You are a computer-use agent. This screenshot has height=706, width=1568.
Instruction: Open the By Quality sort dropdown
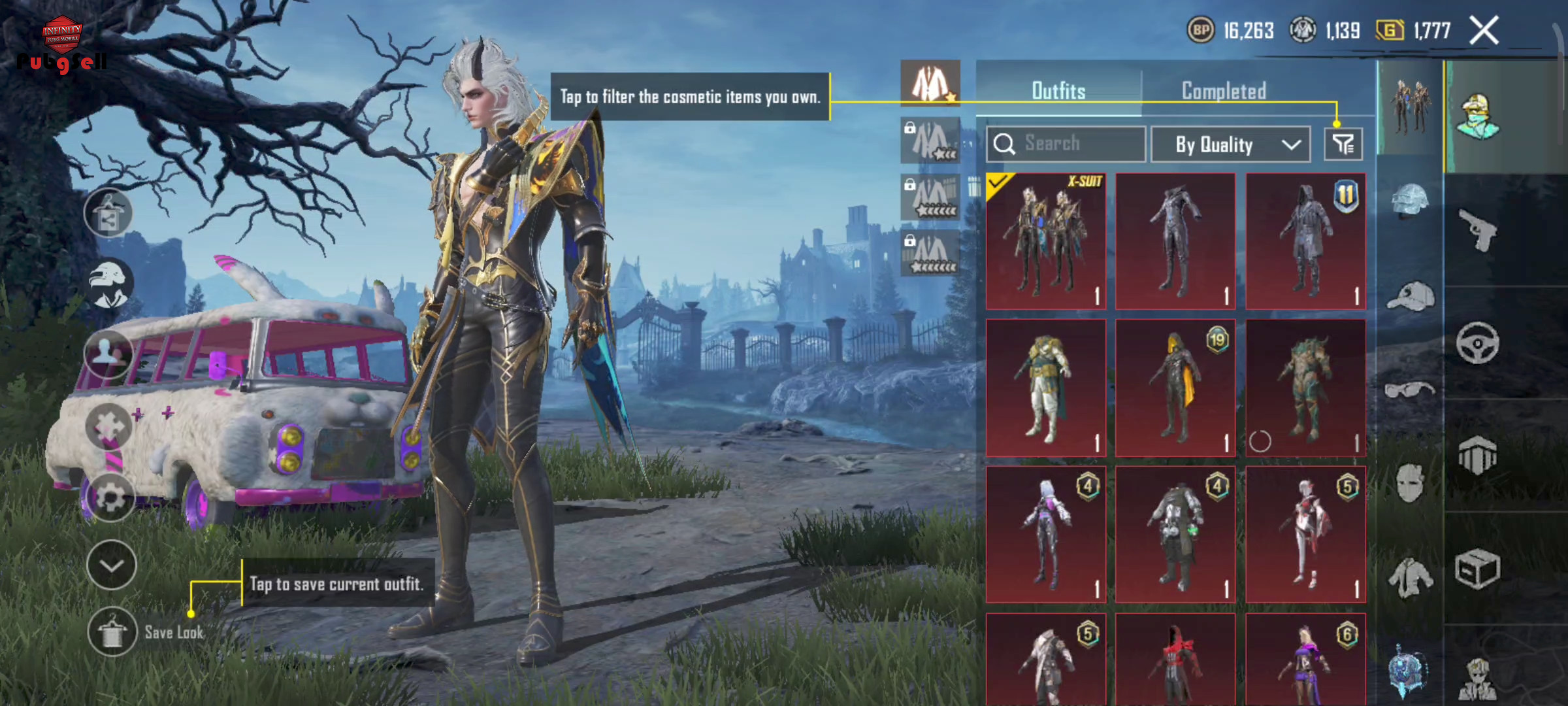click(1230, 144)
